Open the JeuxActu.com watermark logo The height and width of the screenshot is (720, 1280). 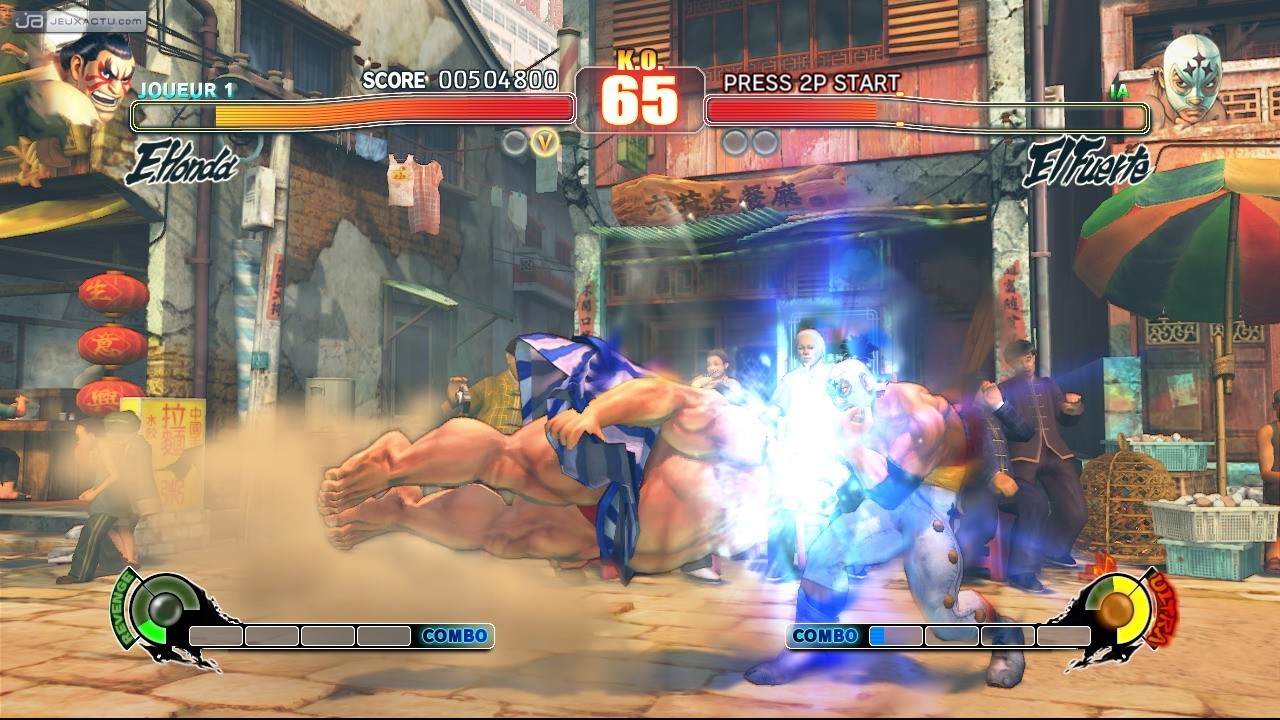80,19
